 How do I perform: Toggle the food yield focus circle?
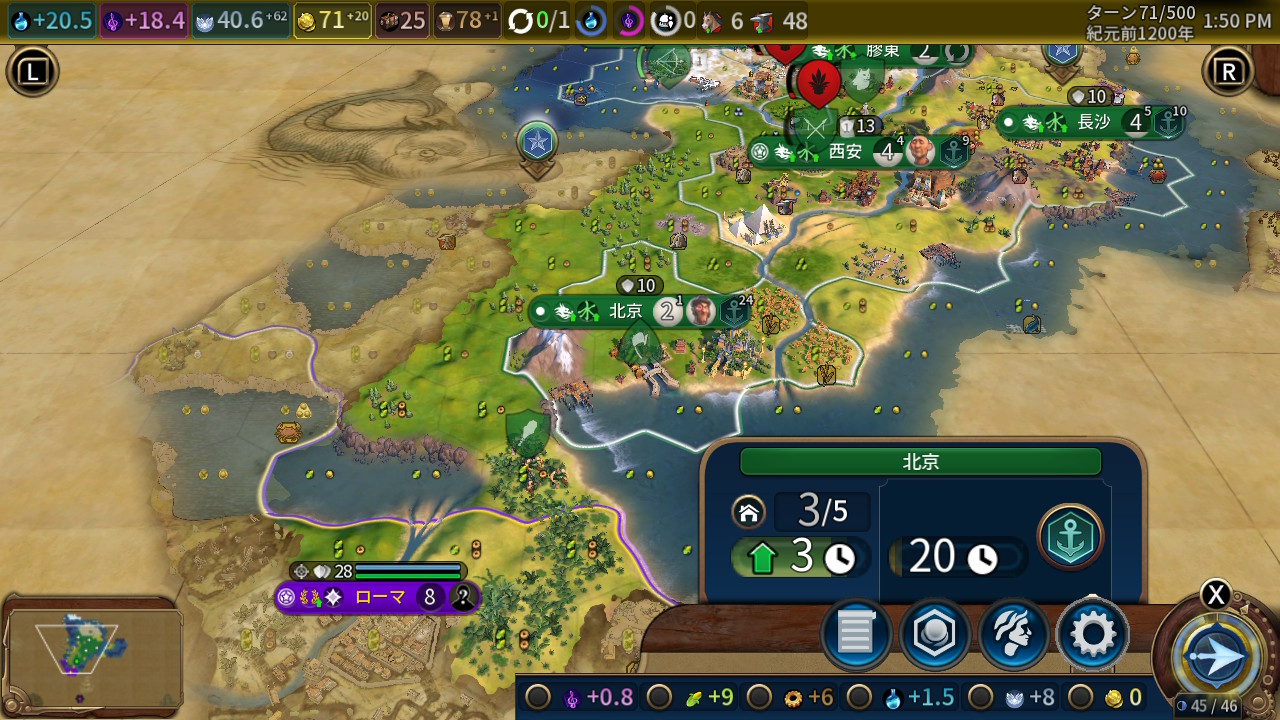click(659, 697)
